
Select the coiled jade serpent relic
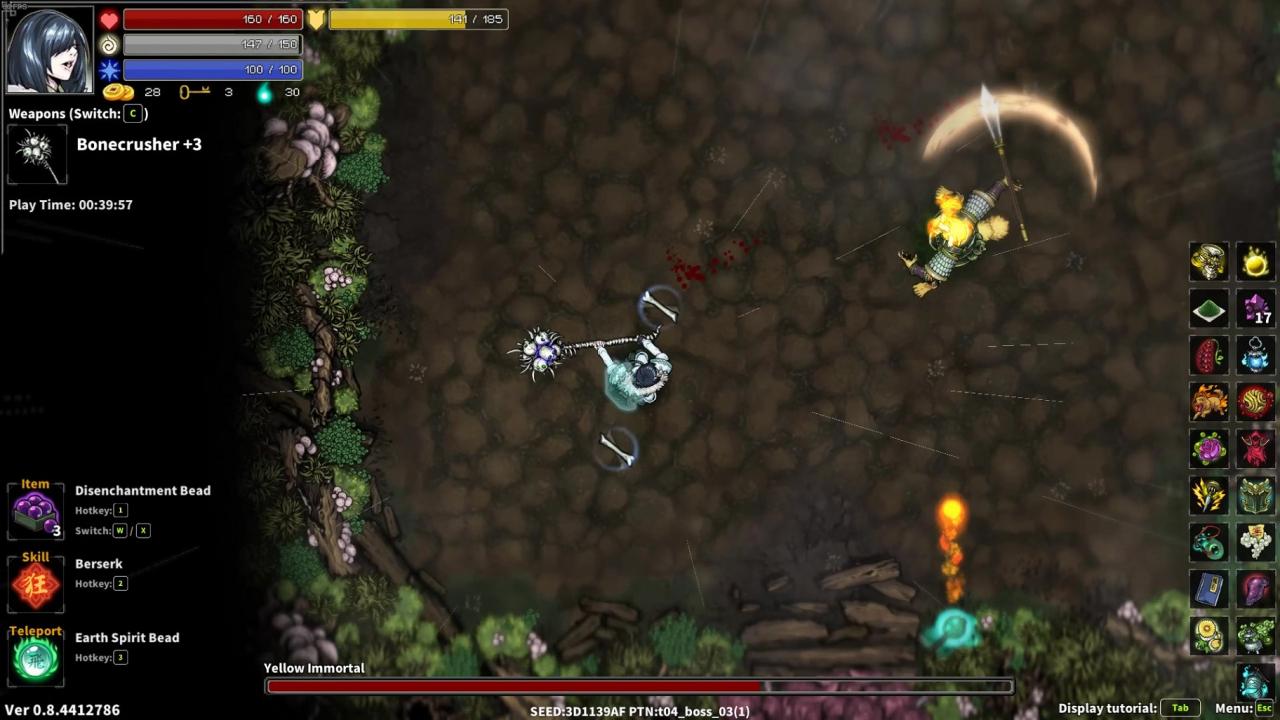click(1209, 542)
